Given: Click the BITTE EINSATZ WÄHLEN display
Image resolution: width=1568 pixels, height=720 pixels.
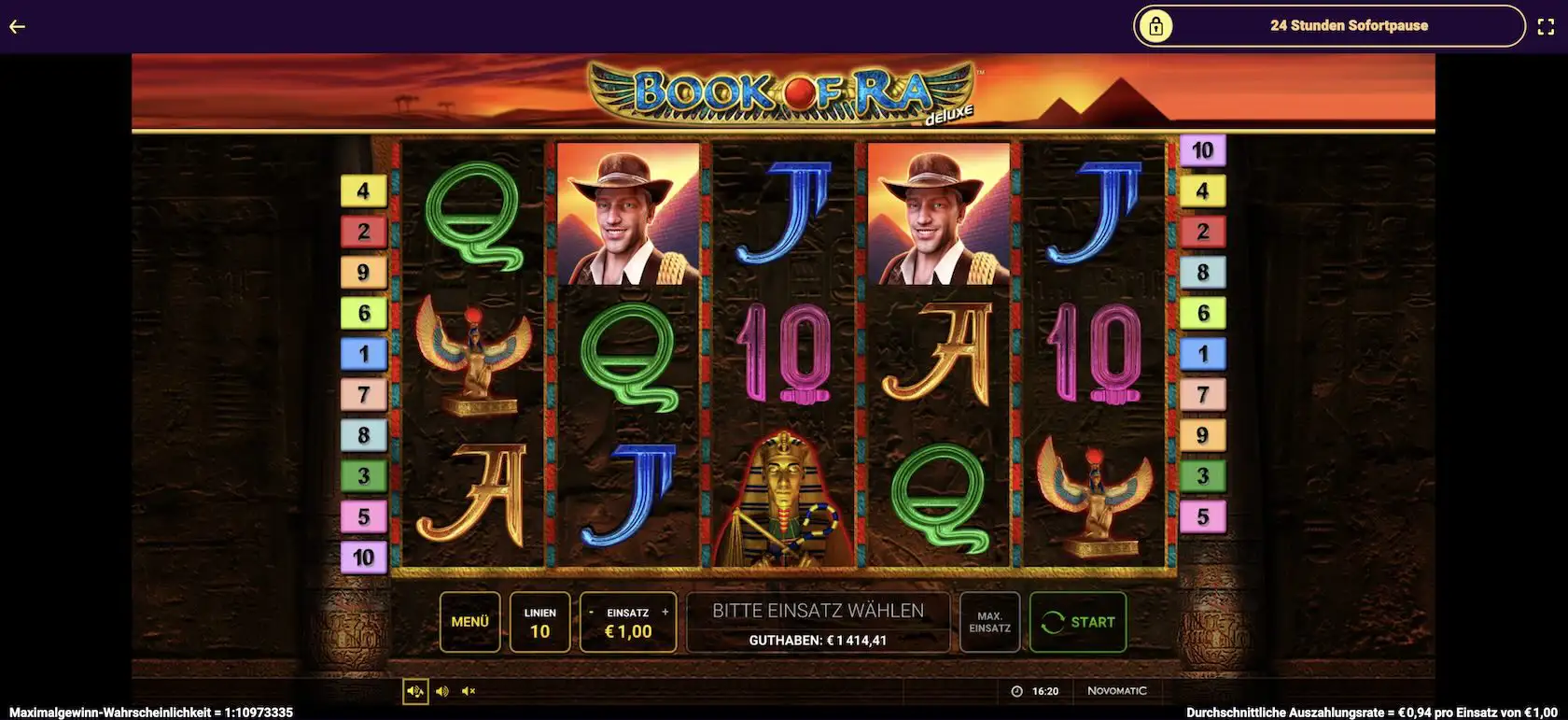Looking at the screenshot, I should (817, 611).
